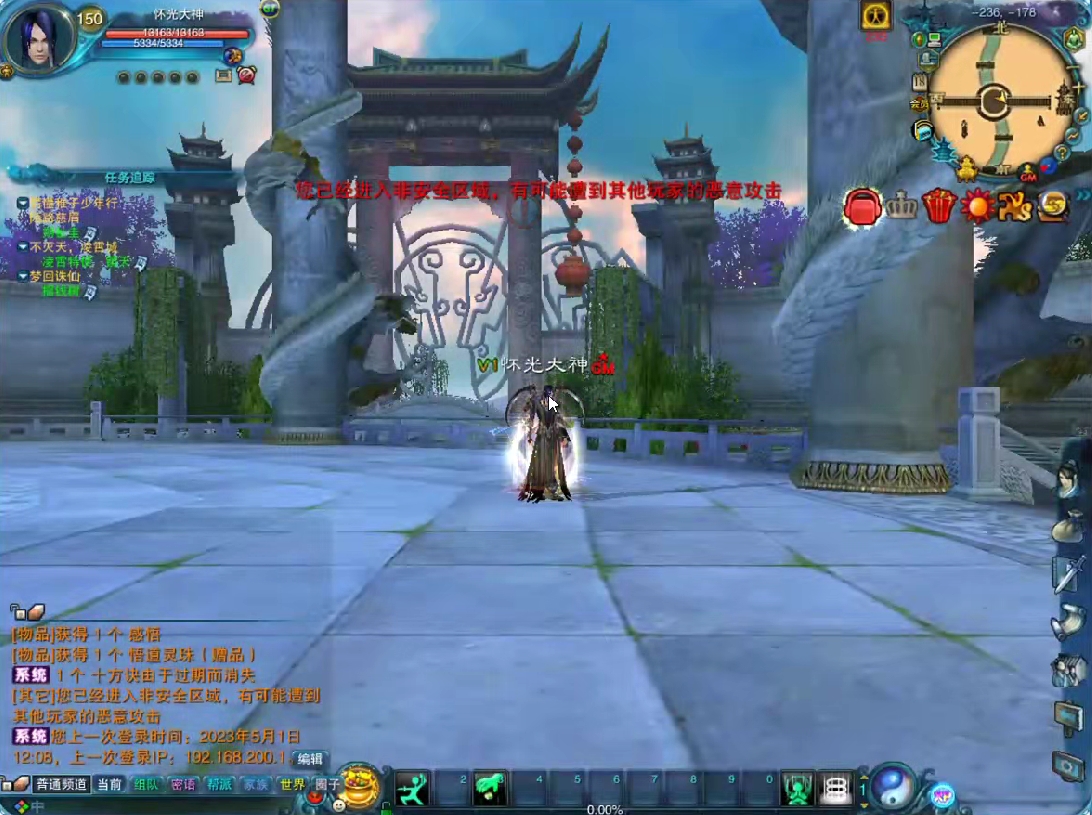Open the circular minimap
1092x815 pixels.
(993, 100)
